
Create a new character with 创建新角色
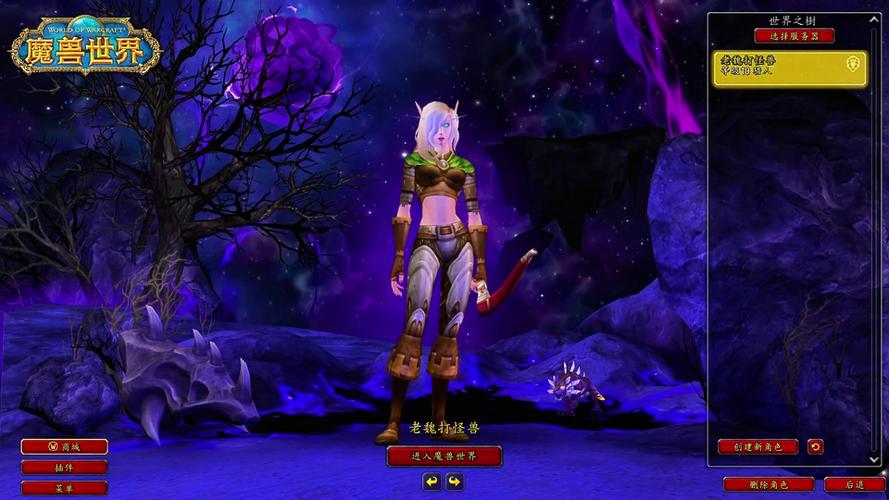coord(757,447)
